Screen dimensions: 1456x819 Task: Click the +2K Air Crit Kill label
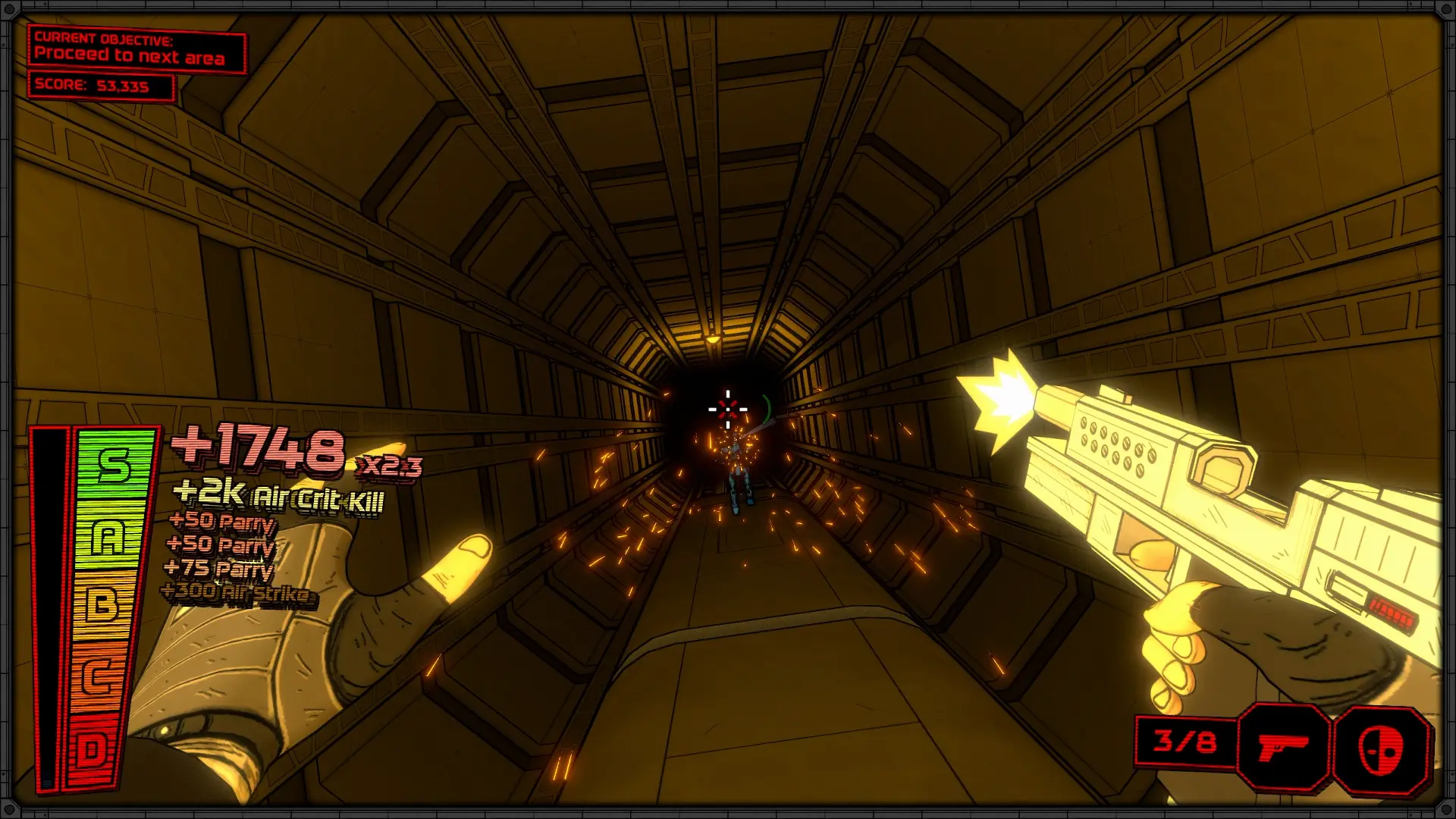point(281,500)
